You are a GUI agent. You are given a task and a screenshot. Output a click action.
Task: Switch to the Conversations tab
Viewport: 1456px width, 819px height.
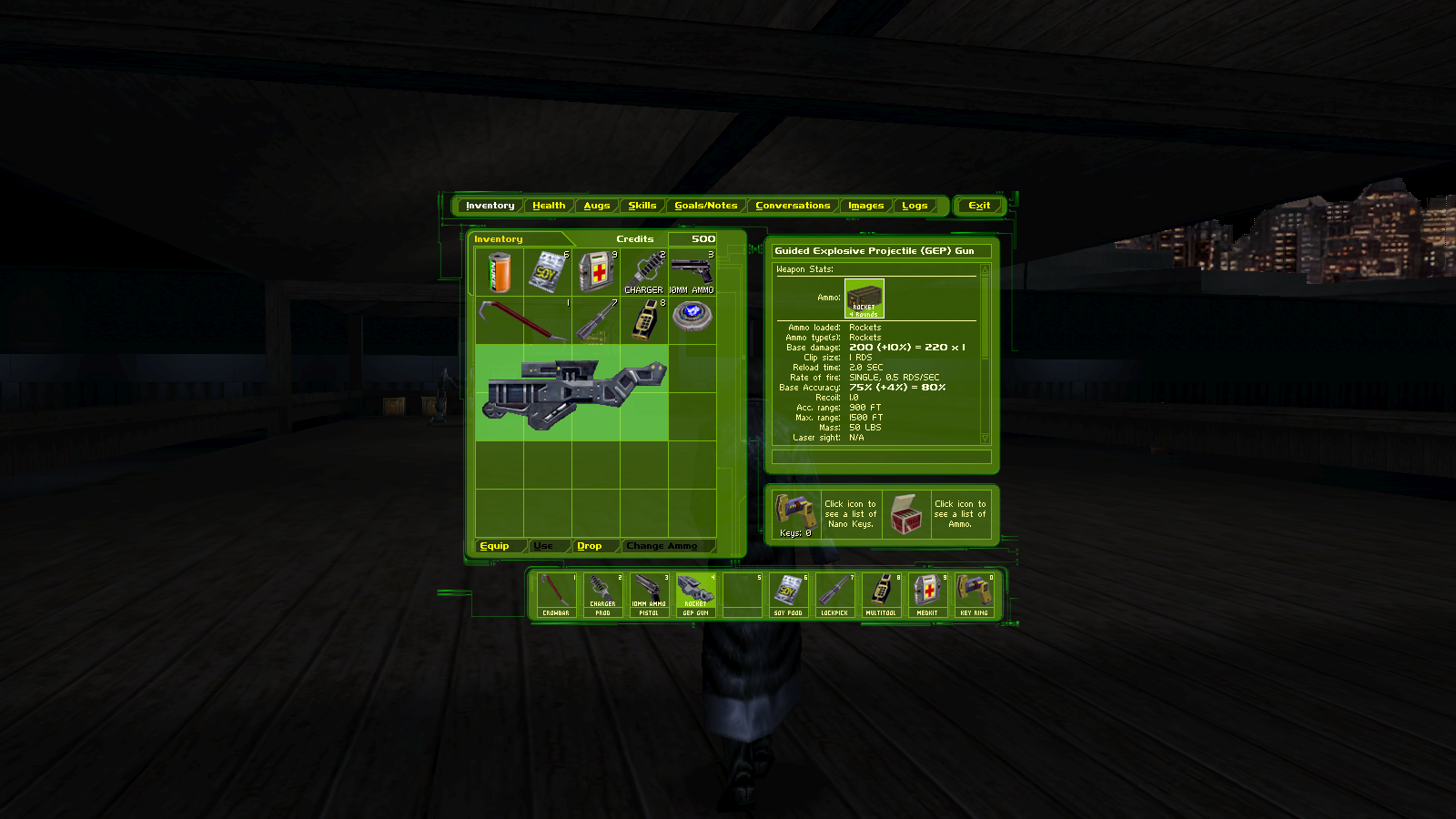click(x=793, y=206)
